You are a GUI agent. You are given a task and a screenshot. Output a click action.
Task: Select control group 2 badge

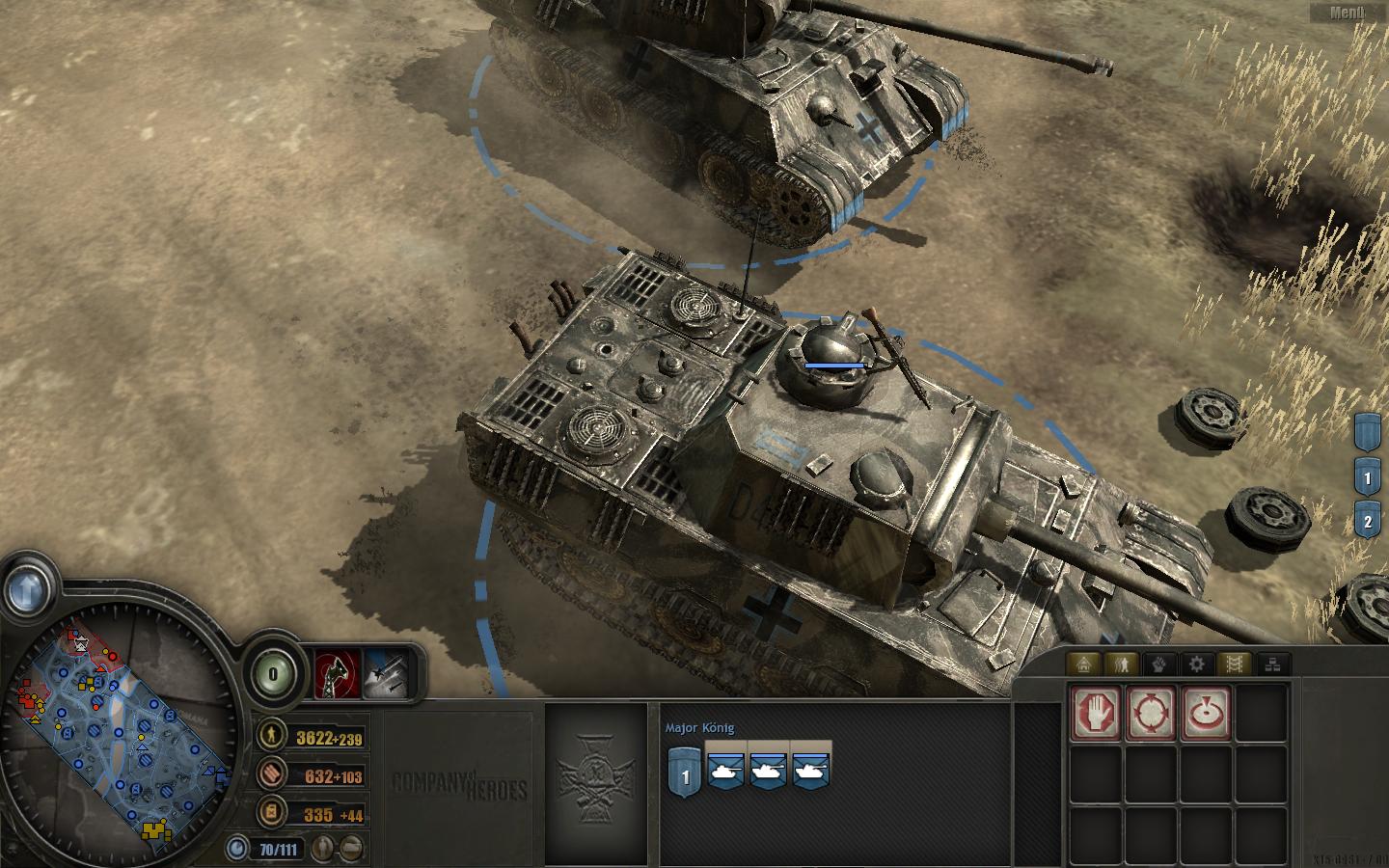coord(1367,522)
